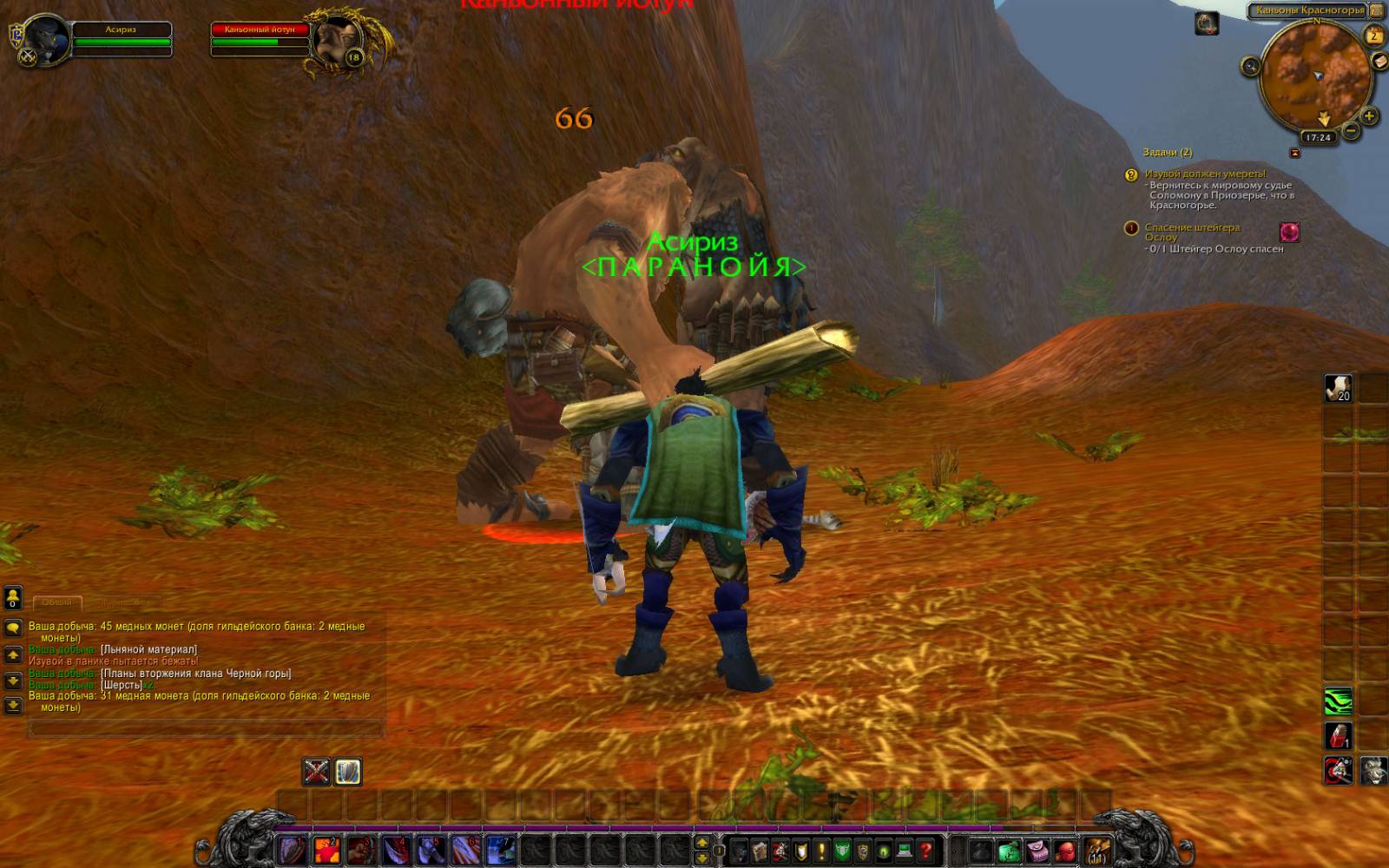
Task: Click the minimap zoom-in plus button
Action: click(1369, 115)
